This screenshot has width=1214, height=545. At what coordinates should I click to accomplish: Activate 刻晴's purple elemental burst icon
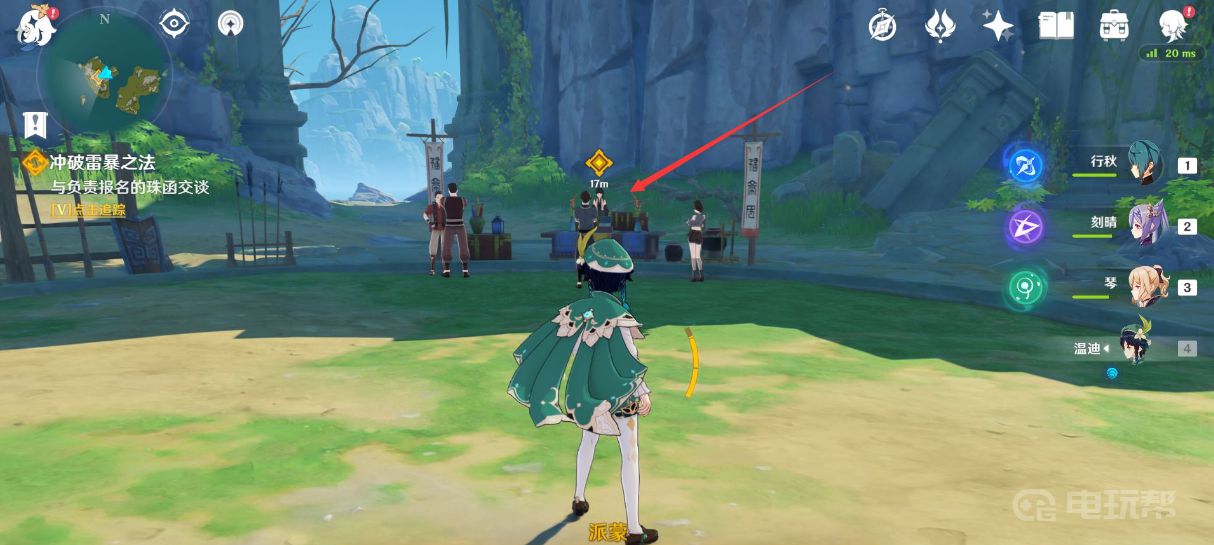point(1025,227)
